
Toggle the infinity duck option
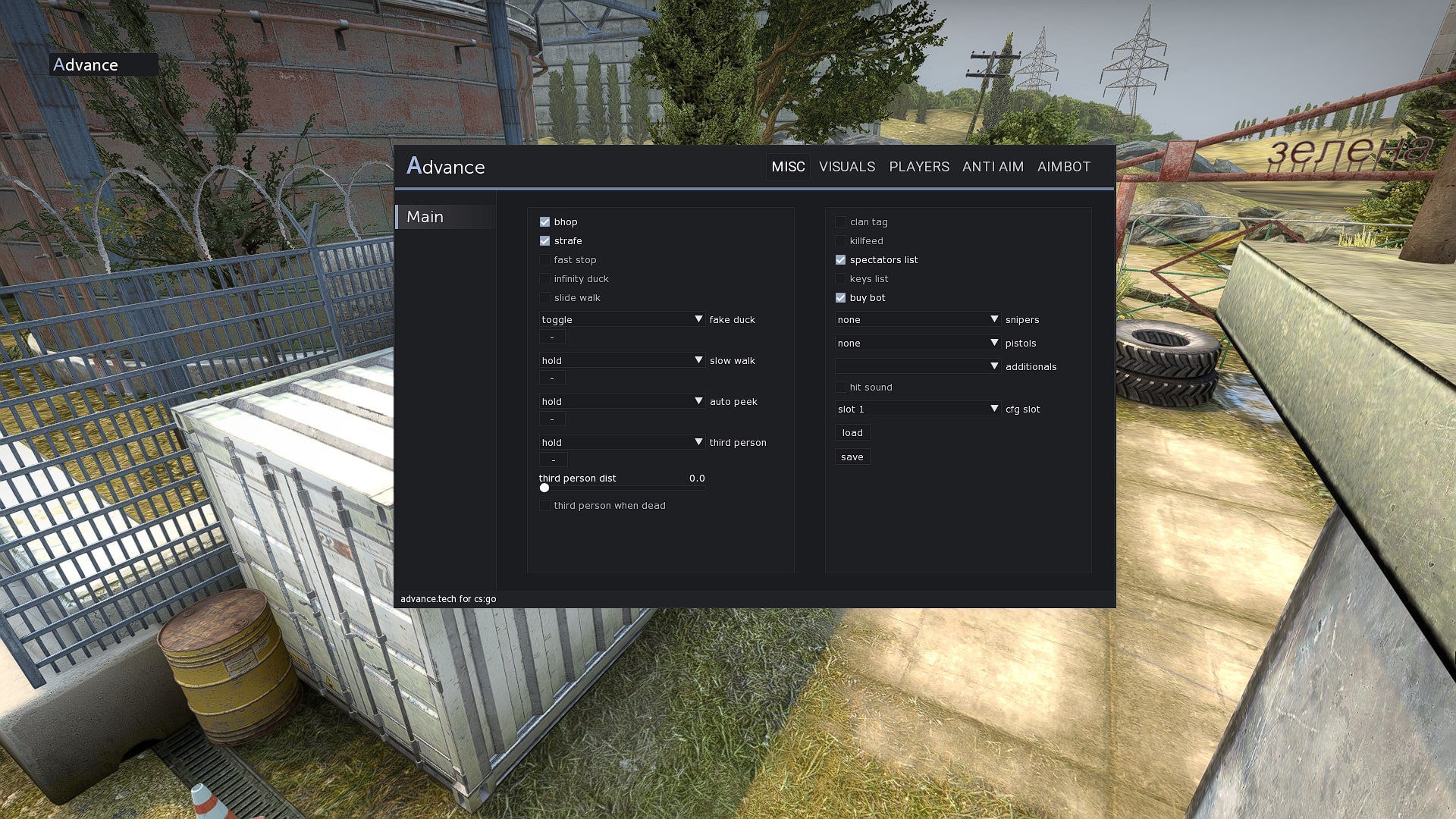(x=544, y=278)
